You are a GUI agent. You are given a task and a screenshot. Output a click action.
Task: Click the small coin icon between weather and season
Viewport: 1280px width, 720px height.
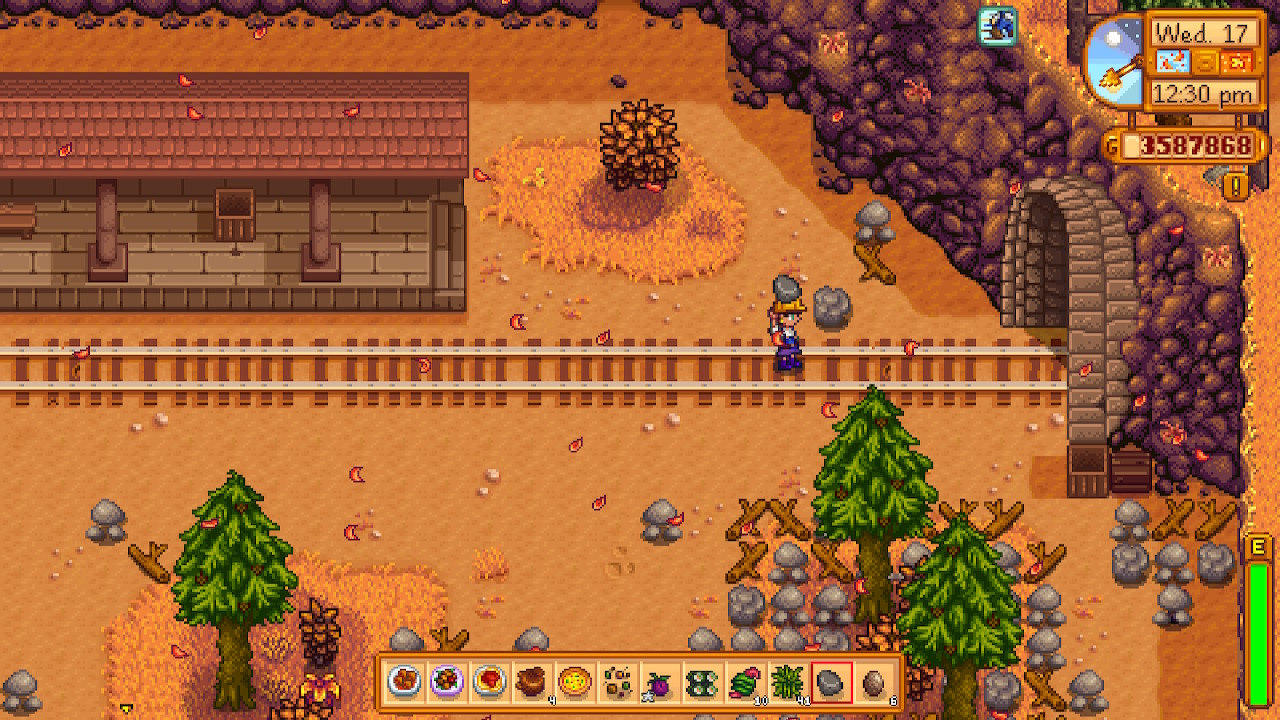point(1204,62)
